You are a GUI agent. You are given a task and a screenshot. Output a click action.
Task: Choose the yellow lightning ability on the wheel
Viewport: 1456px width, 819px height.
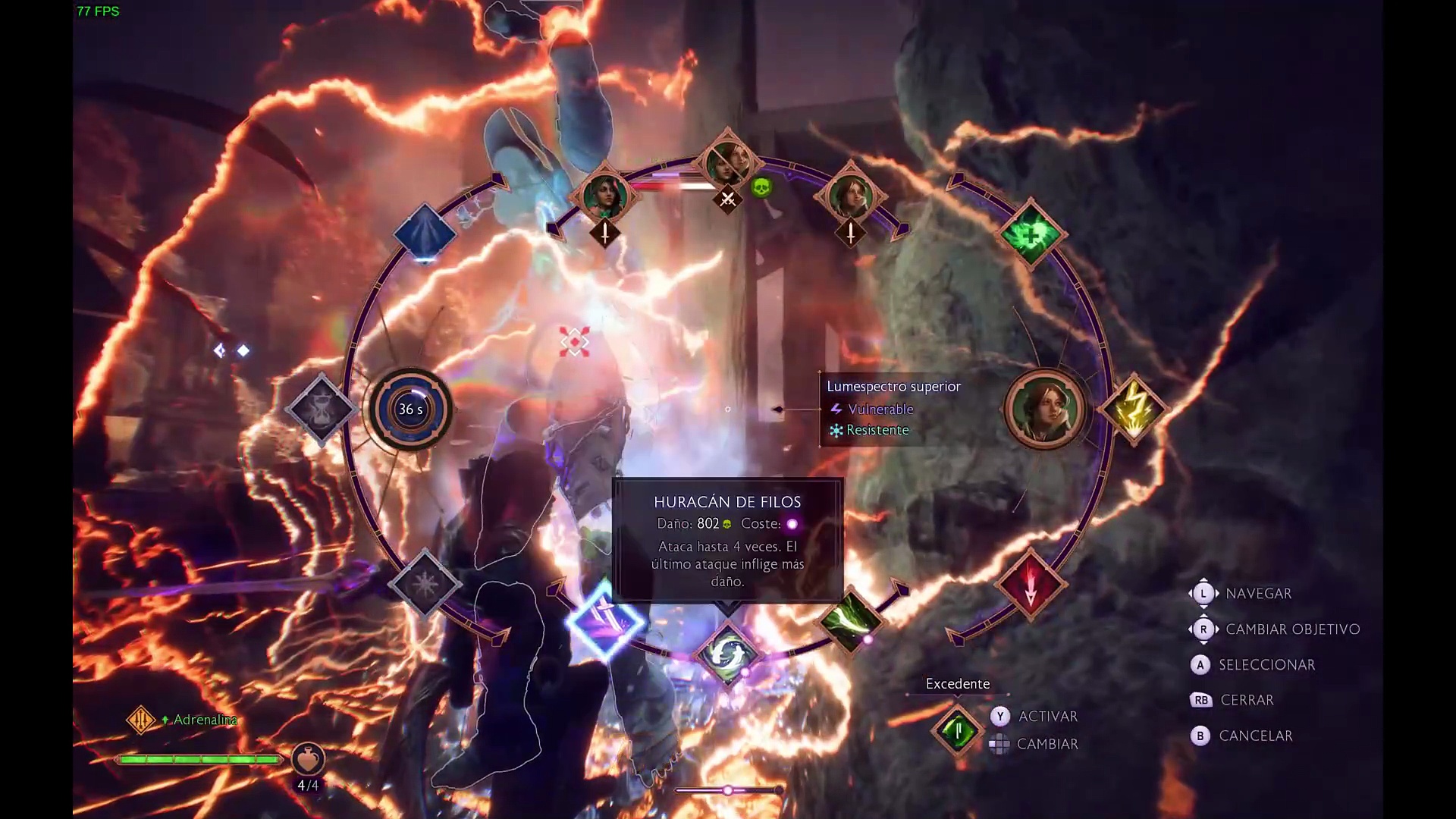point(1135,409)
